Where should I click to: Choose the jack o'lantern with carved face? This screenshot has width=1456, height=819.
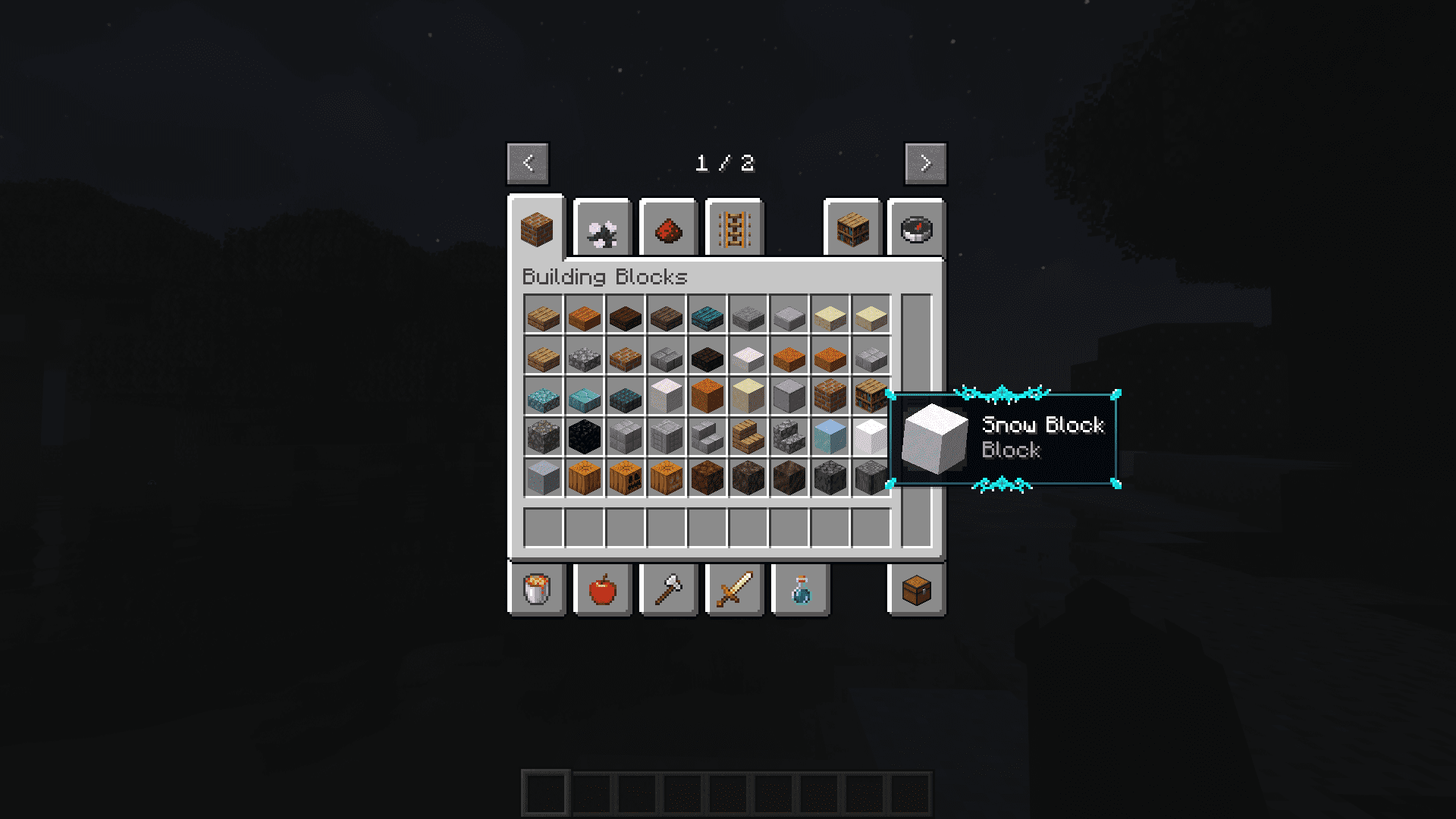(x=626, y=479)
